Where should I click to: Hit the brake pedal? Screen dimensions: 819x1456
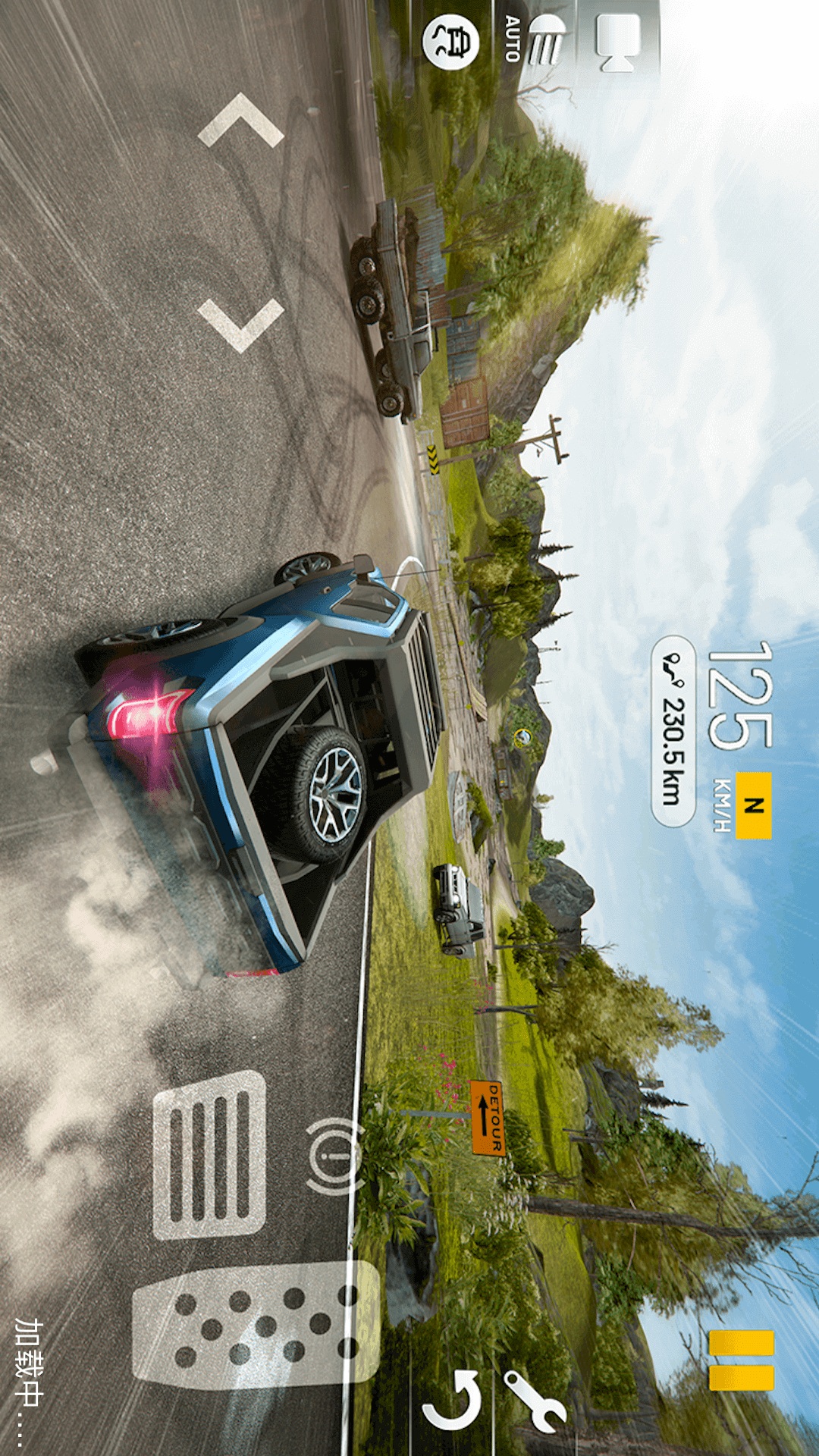coord(210,1155)
